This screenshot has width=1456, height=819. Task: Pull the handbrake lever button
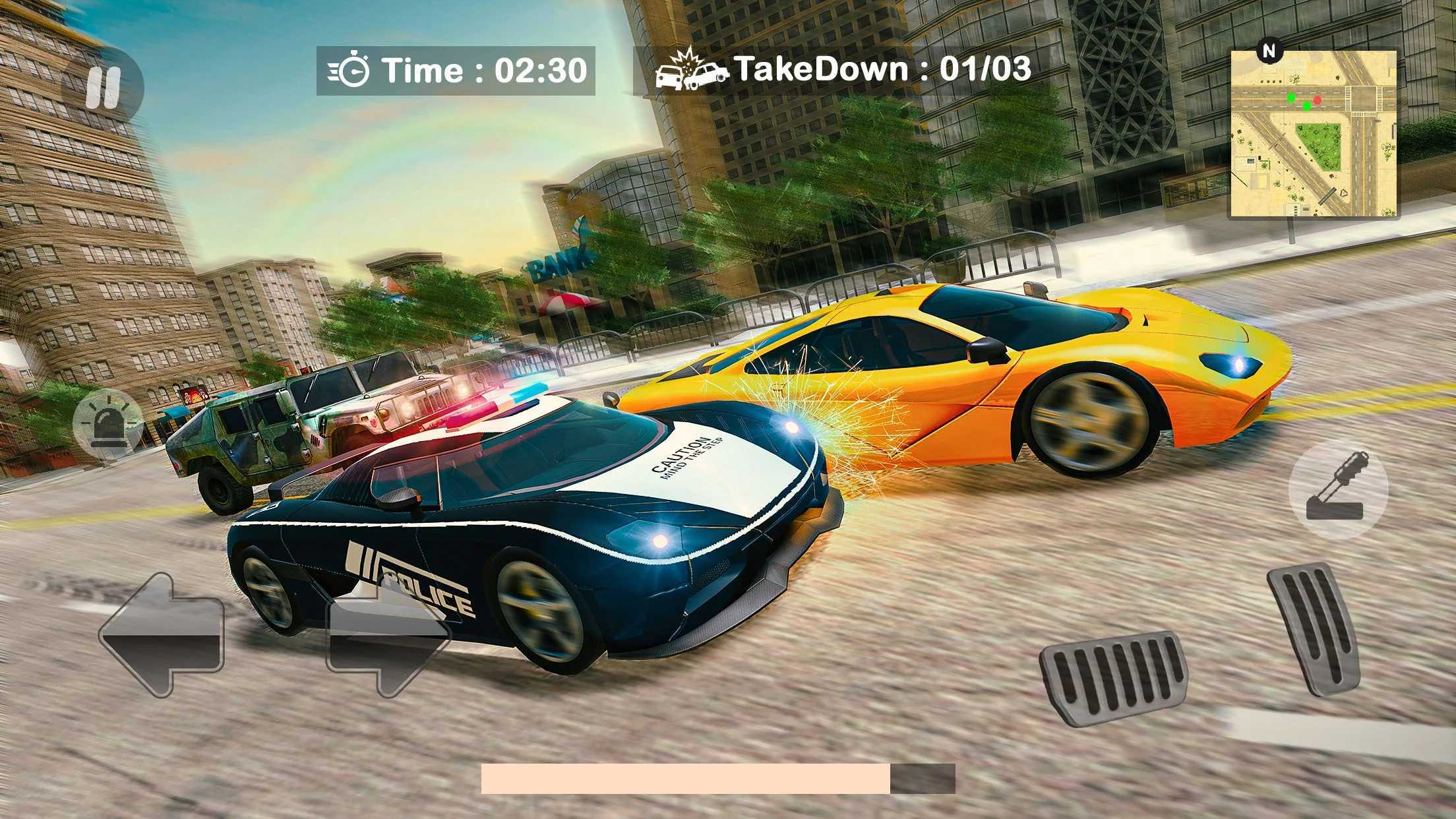point(1338,489)
